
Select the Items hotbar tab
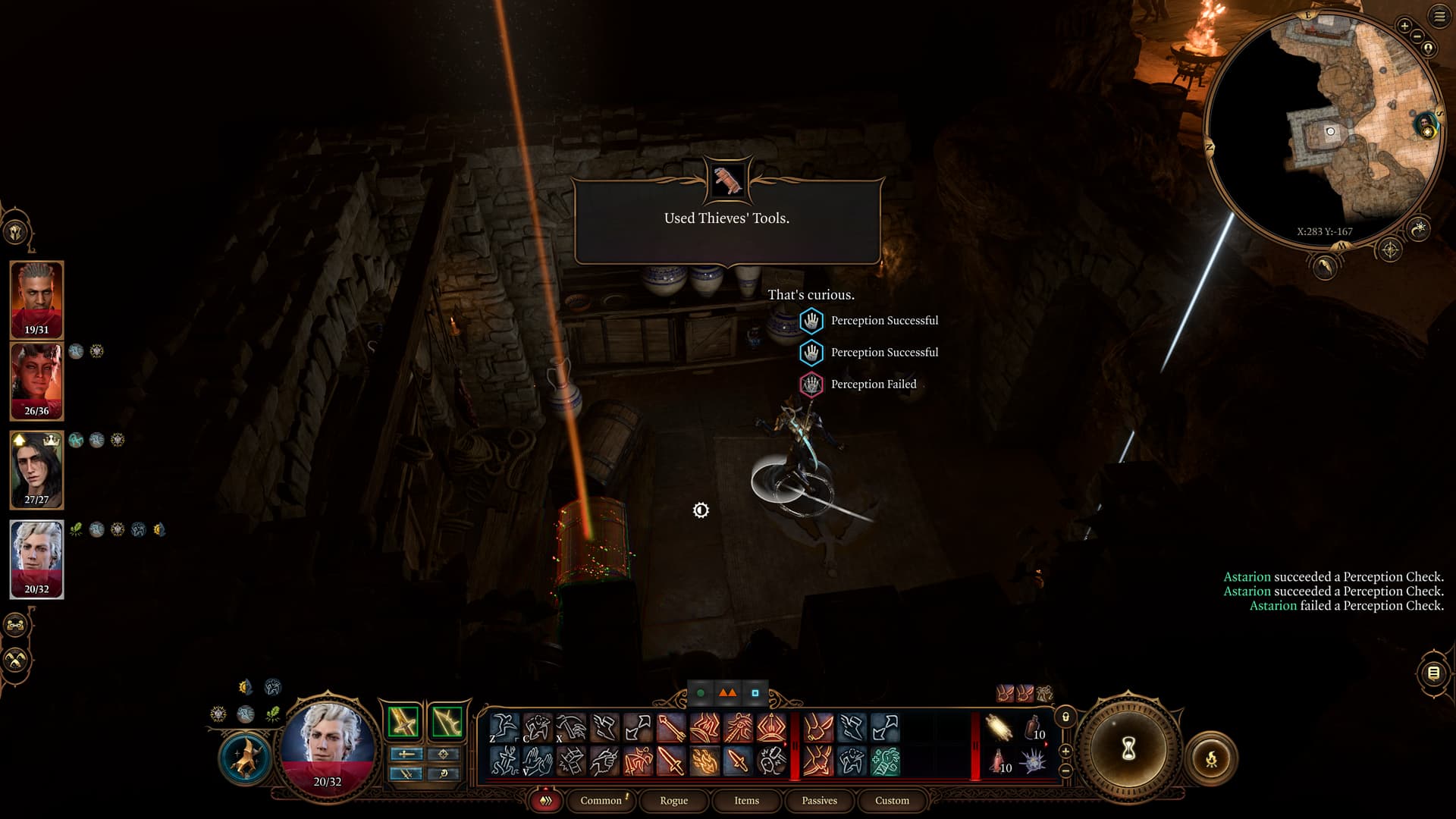point(746,800)
